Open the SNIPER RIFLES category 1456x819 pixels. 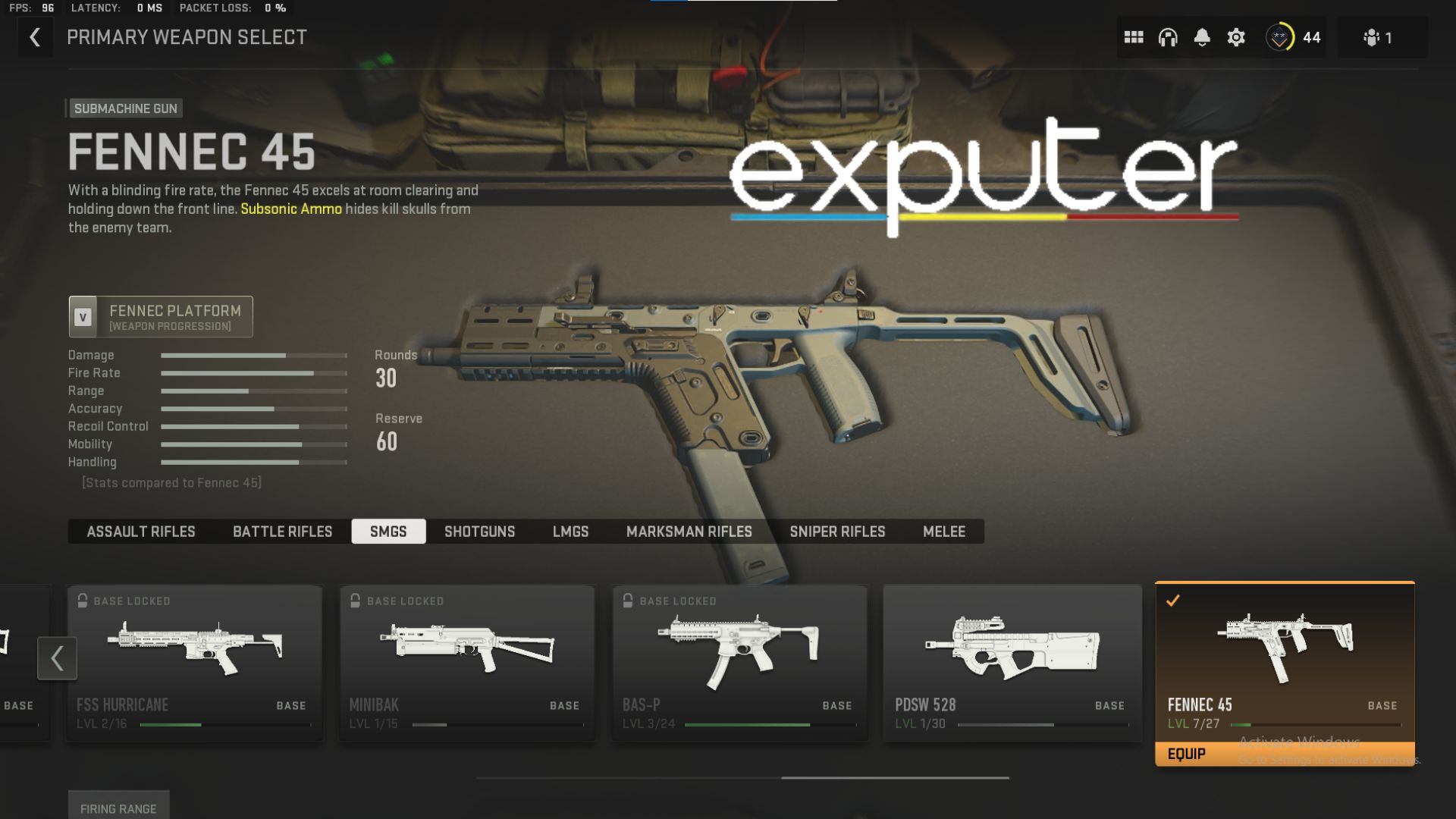[x=837, y=532]
